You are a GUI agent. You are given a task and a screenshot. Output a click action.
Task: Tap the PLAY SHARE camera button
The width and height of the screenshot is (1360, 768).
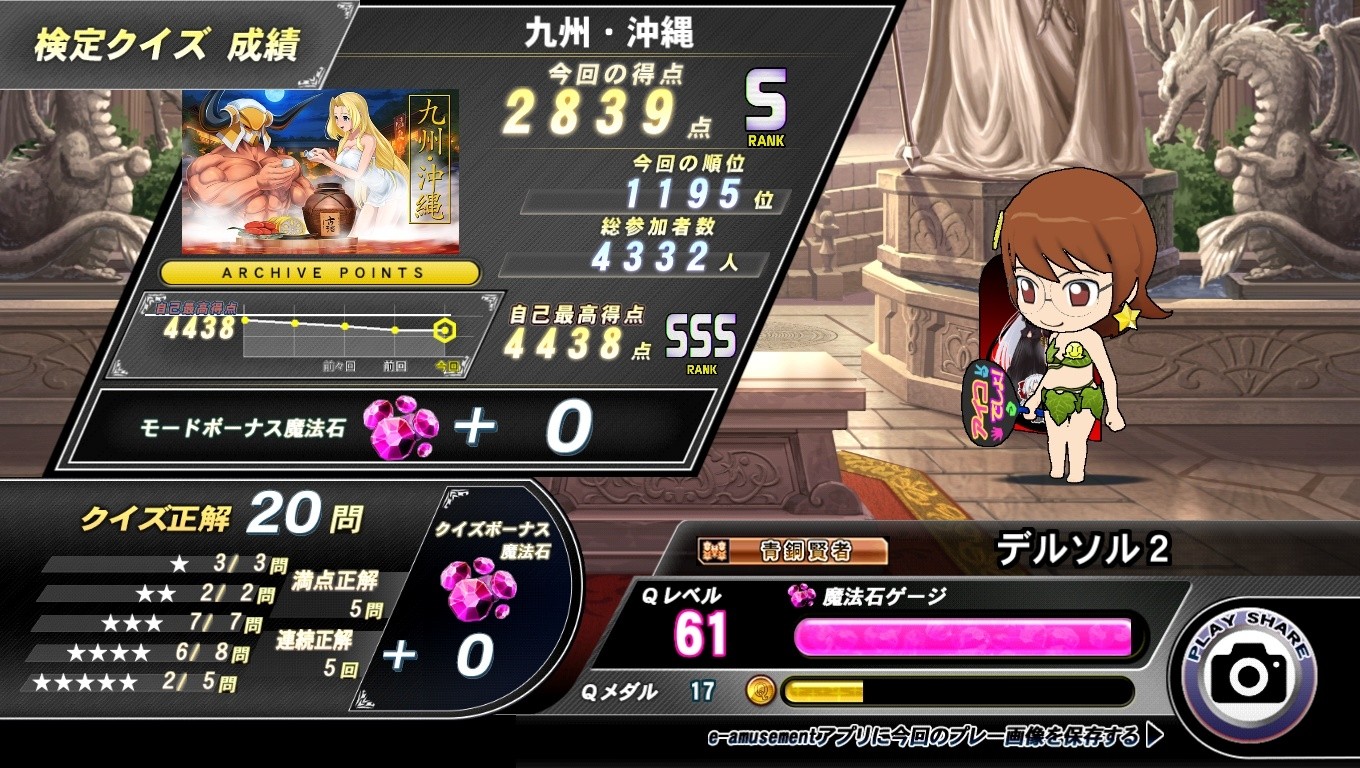tap(1248, 676)
